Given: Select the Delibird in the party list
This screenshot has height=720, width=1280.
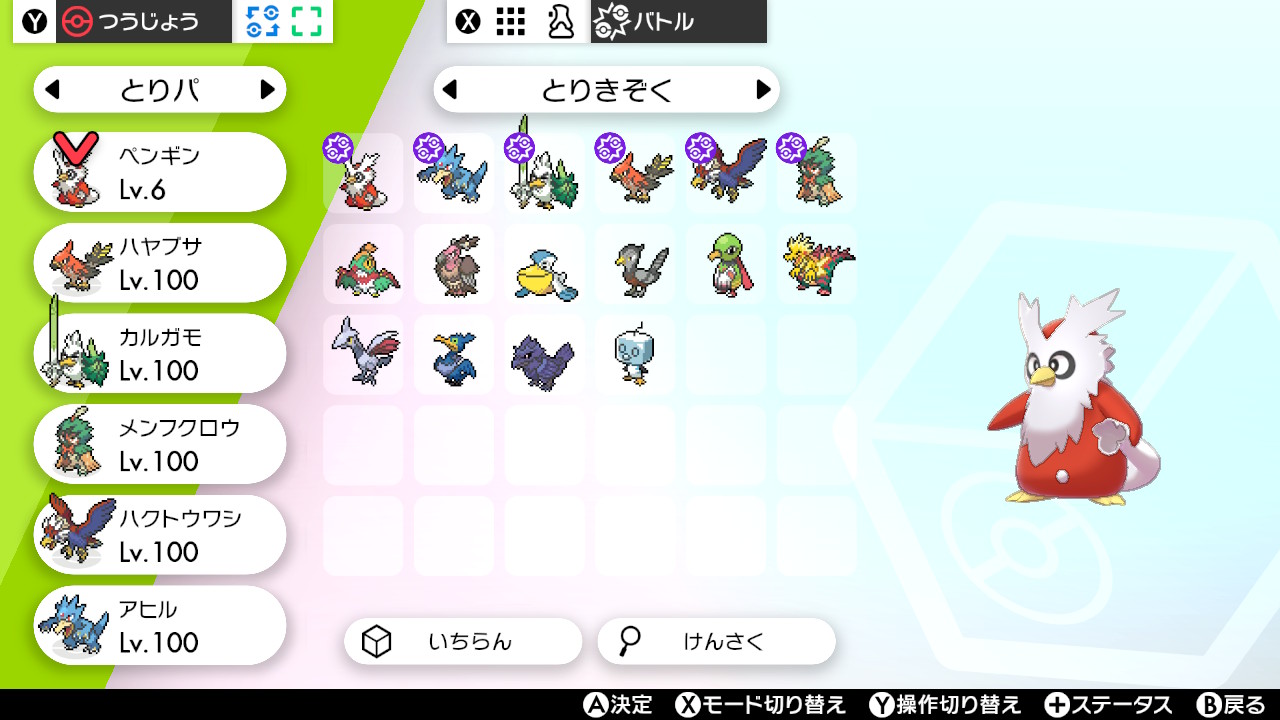Looking at the screenshot, I should click(x=159, y=170).
